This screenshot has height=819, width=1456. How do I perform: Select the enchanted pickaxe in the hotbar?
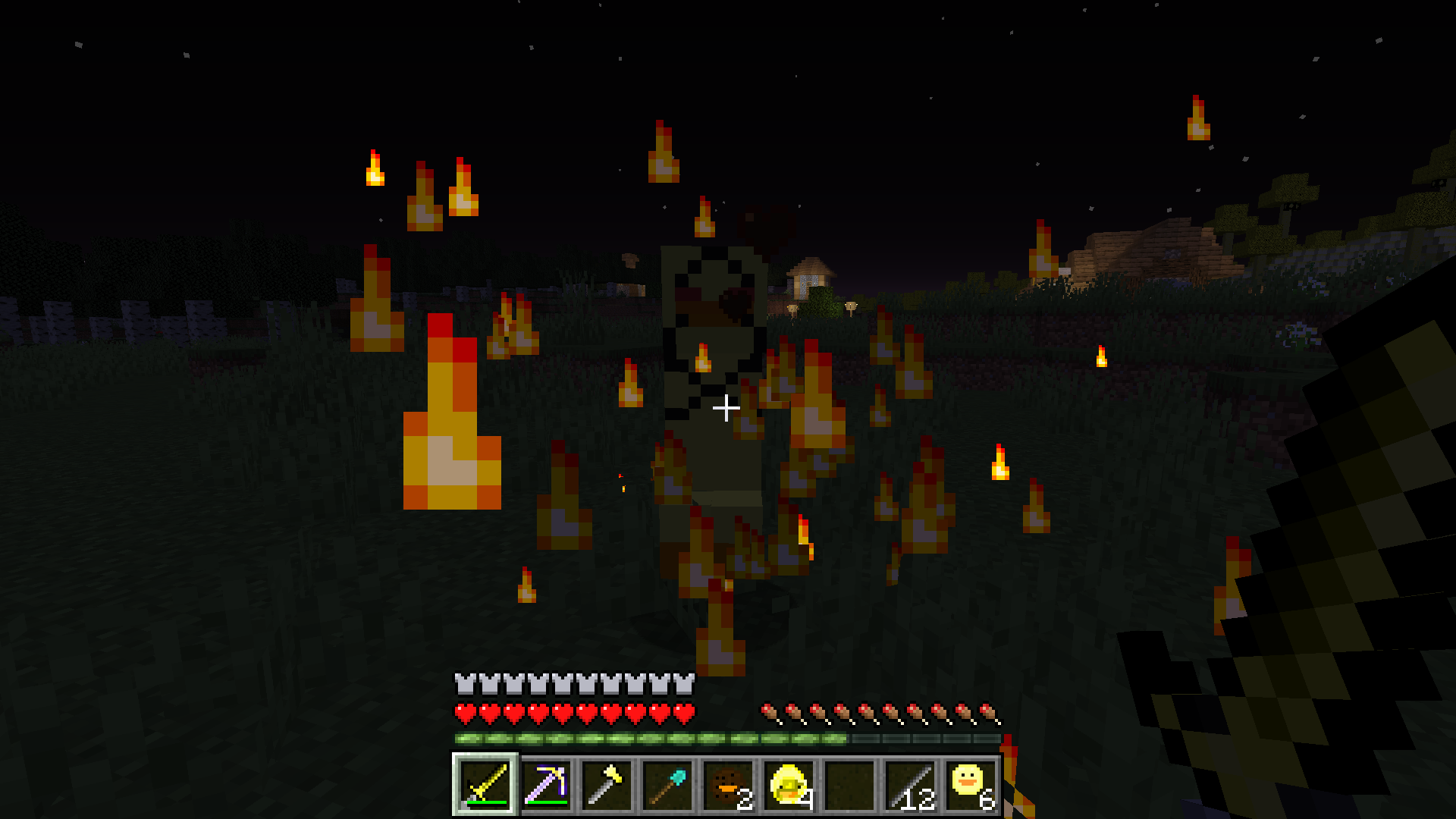point(544,785)
